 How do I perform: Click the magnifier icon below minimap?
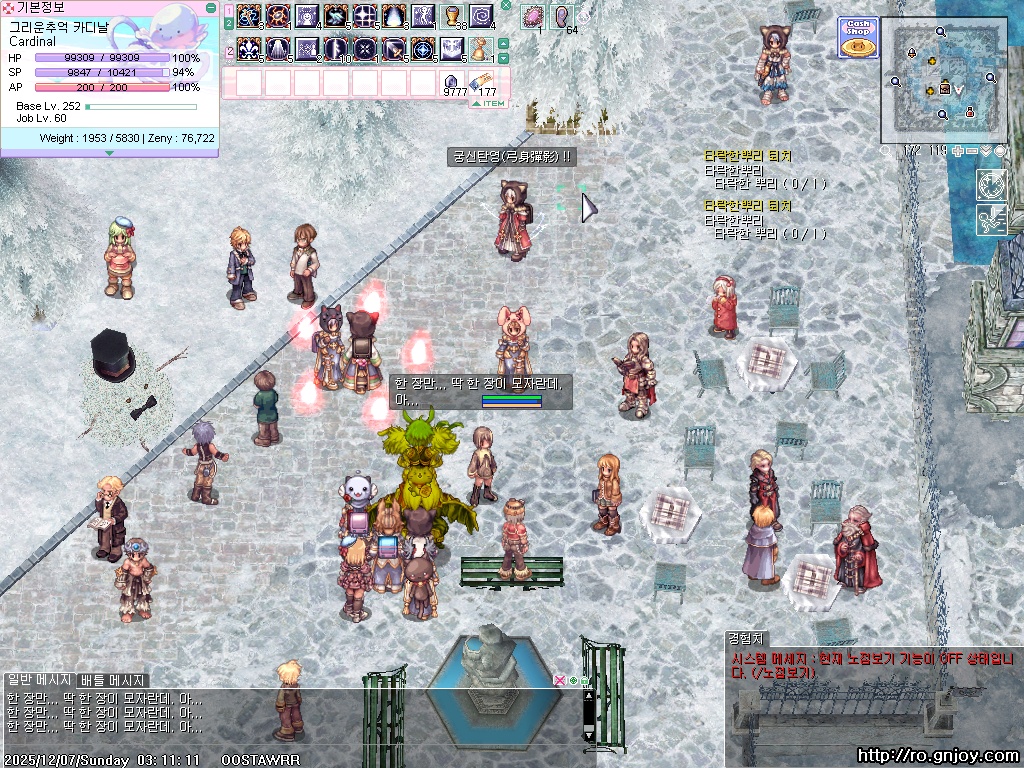pyautogui.click(x=885, y=151)
